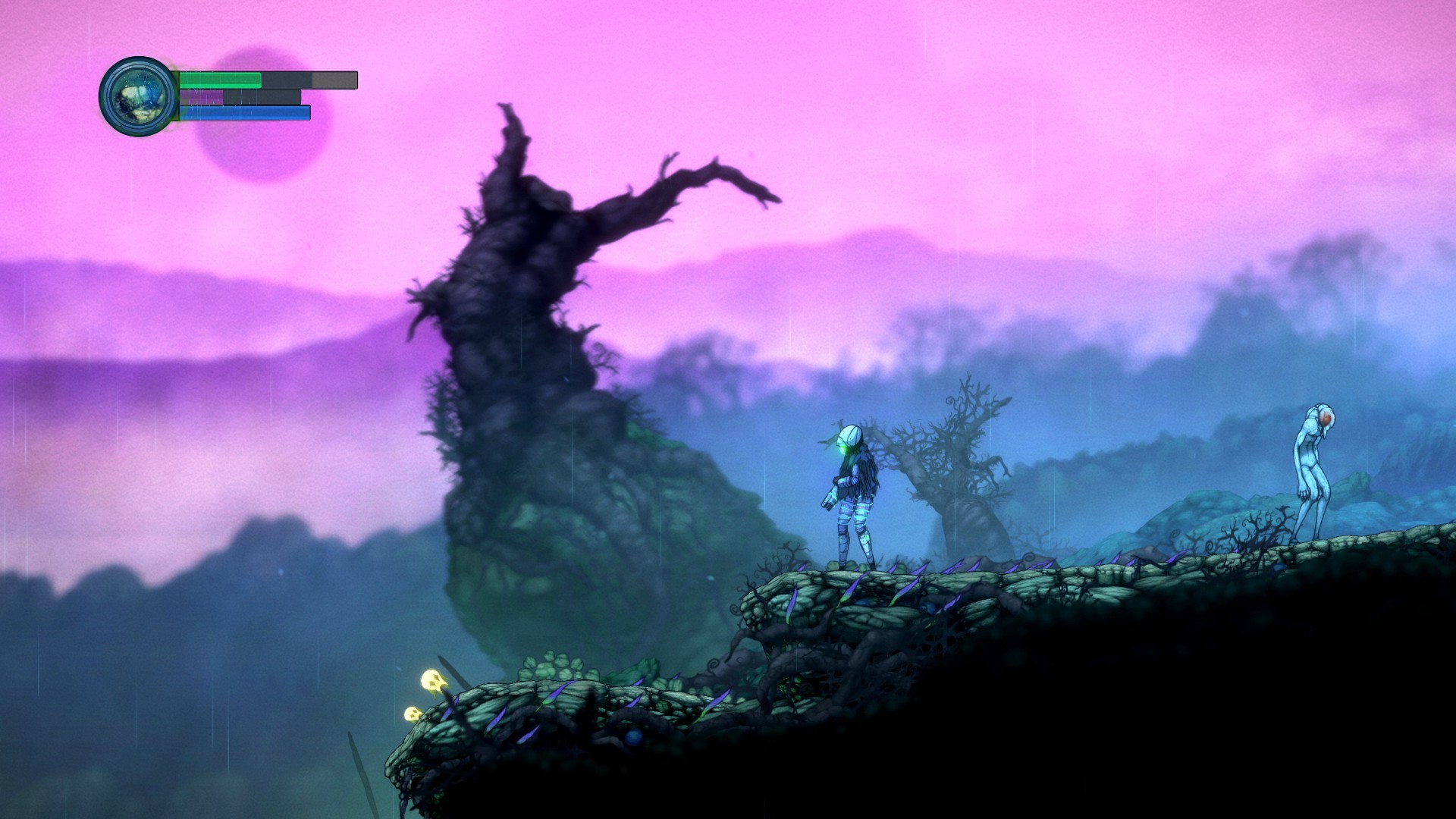Click the circular character portrait orb
The width and height of the screenshot is (1456, 819).
coord(138,96)
